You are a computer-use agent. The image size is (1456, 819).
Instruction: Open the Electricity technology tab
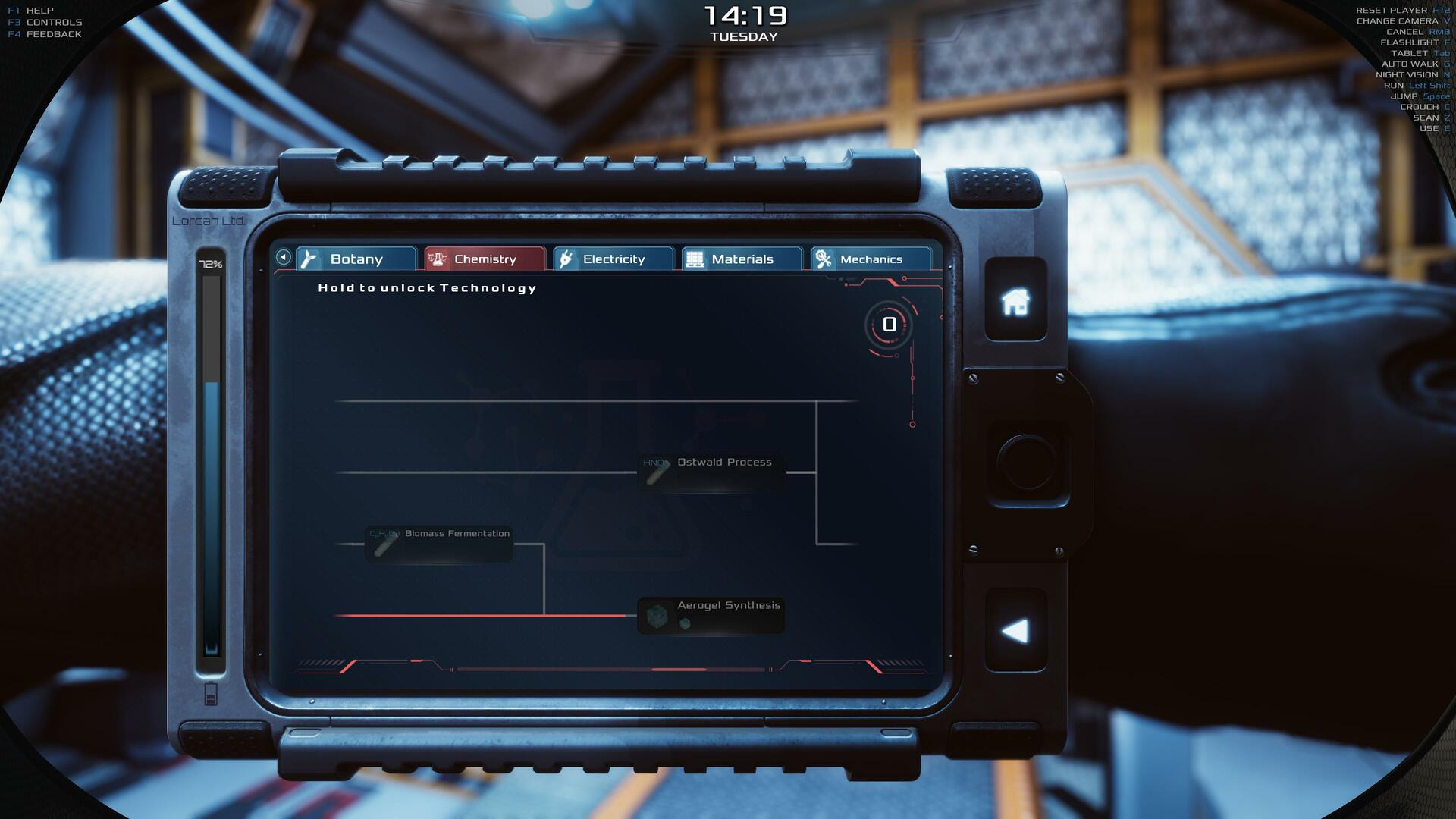coord(613,259)
